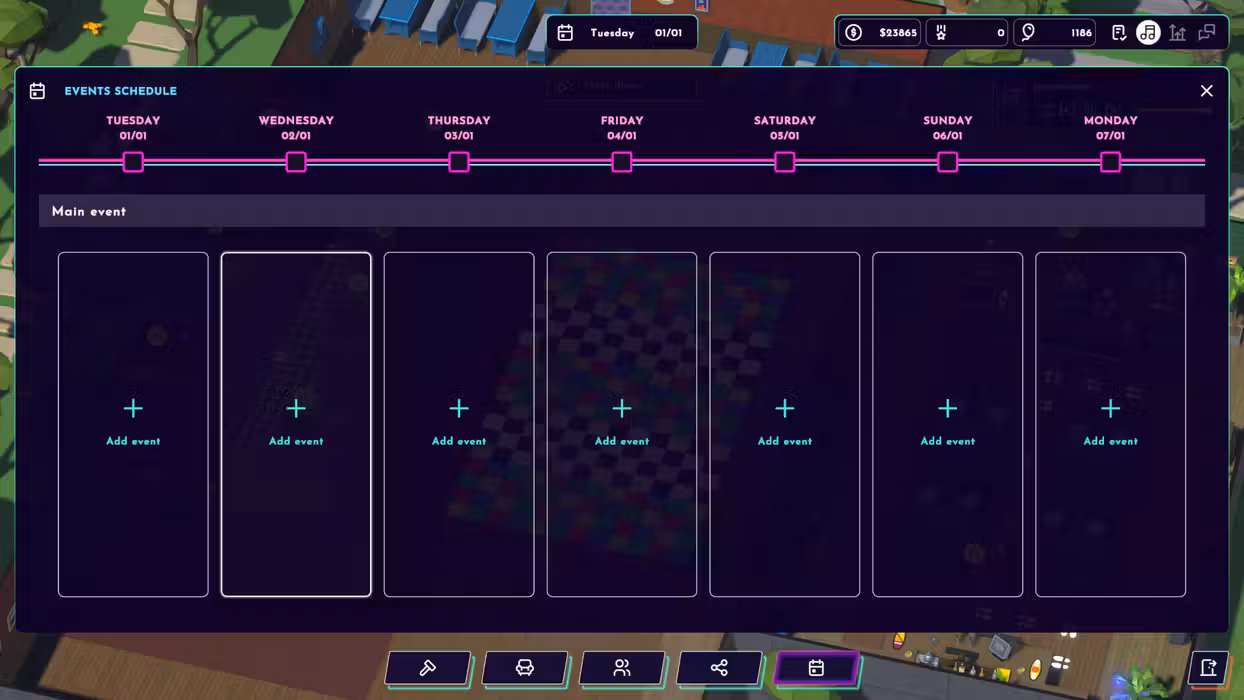Jump to the Friday timeline marker
This screenshot has height=700, width=1244.
pyautogui.click(x=622, y=162)
